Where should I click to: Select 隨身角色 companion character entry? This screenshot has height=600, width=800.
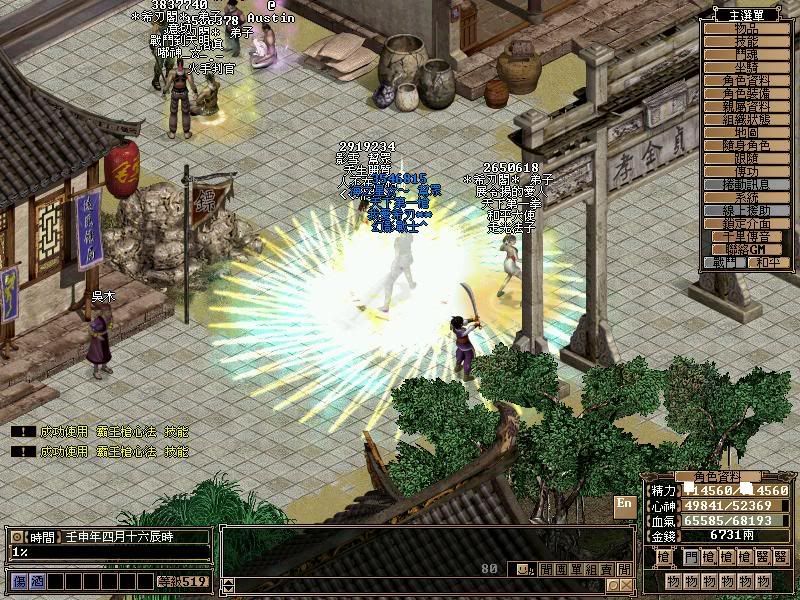point(748,146)
